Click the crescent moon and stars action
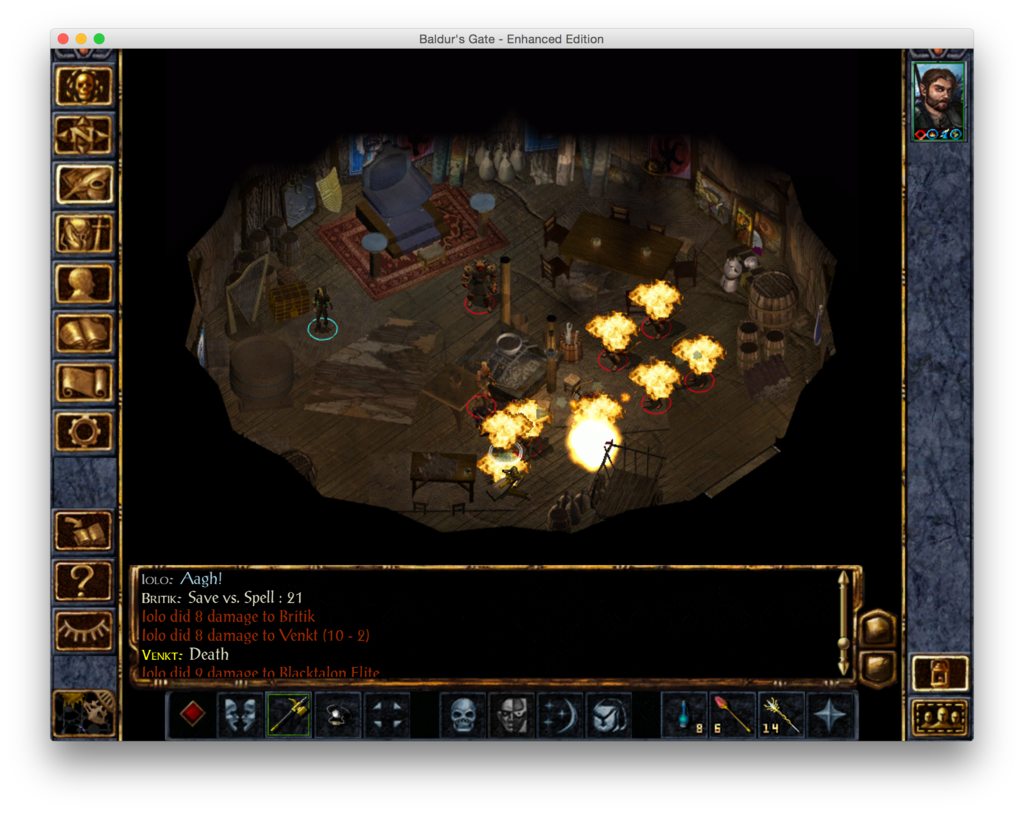This screenshot has height=813, width=1024. point(560,714)
